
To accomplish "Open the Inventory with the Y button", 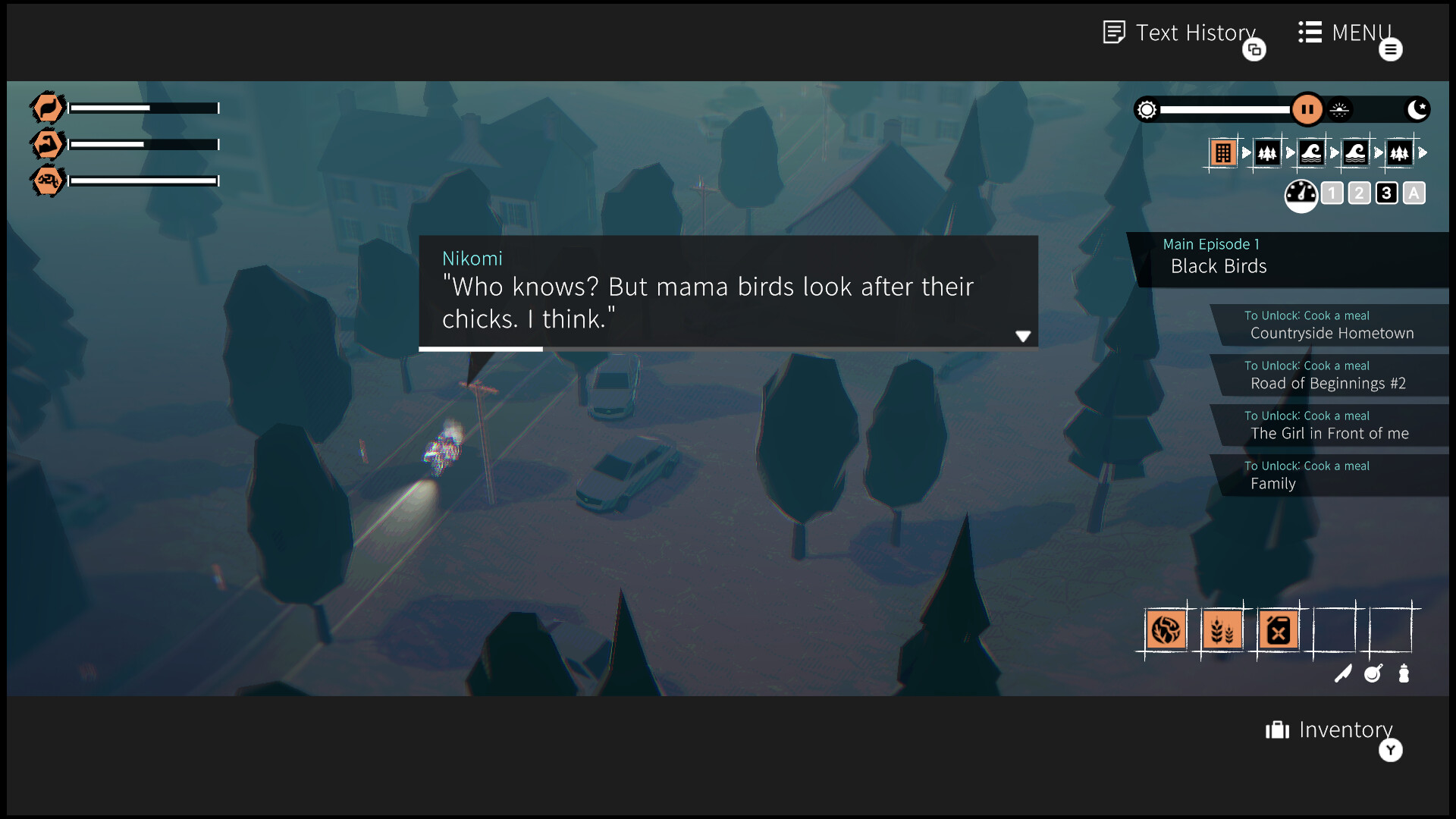I will (1390, 750).
